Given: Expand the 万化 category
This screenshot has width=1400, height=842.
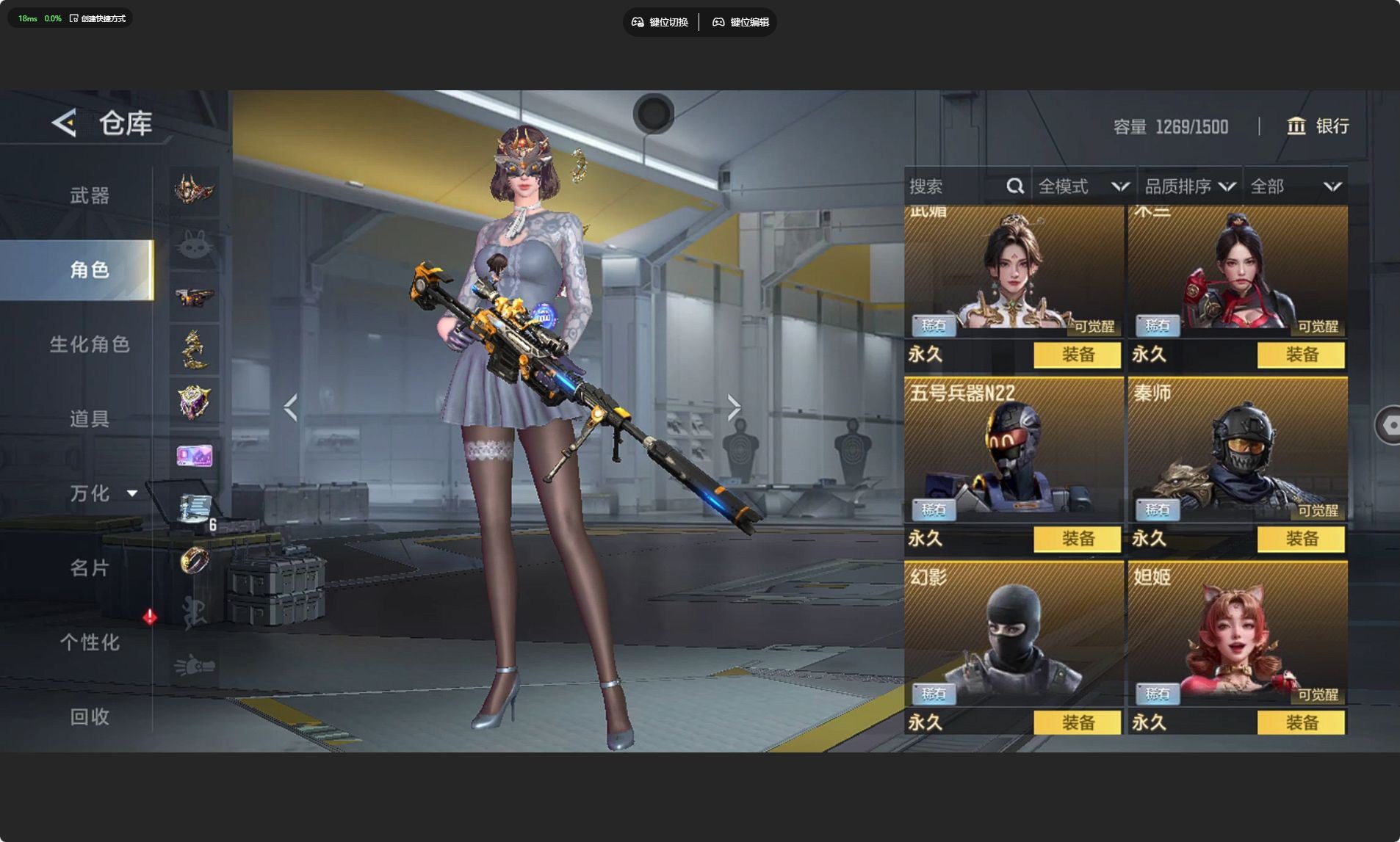Looking at the screenshot, I should (x=101, y=493).
